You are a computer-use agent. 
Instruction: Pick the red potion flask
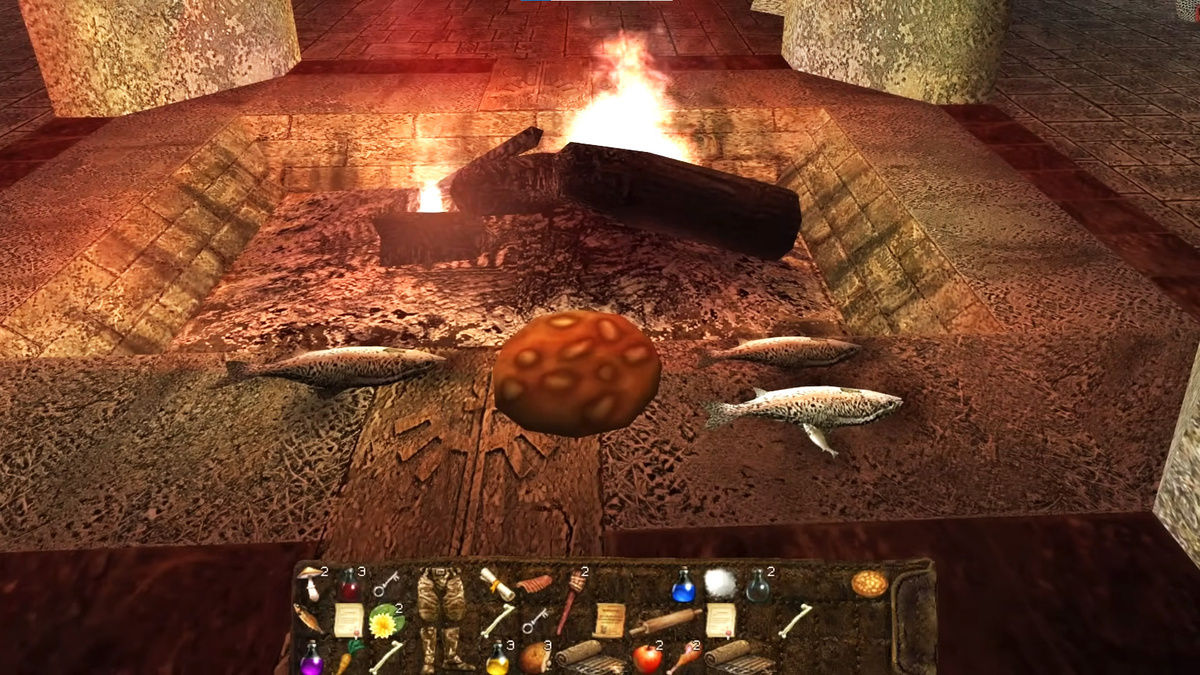pos(348,586)
